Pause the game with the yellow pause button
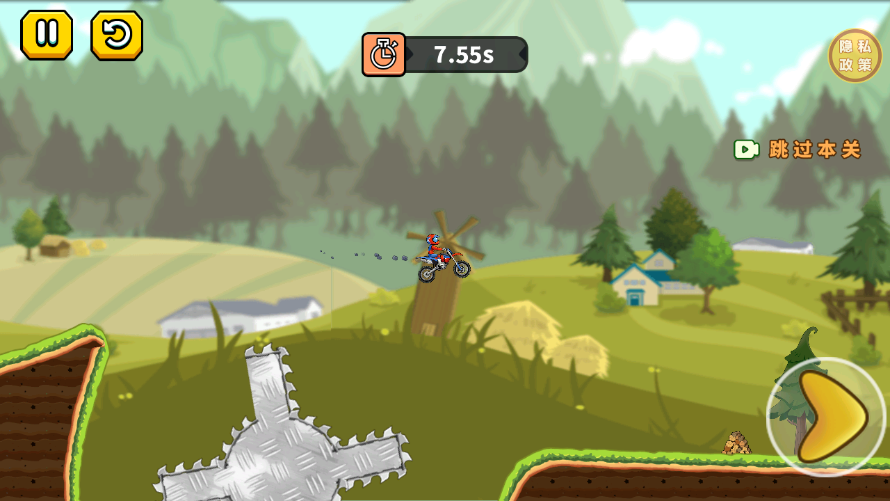This screenshot has width=890, height=501. point(46,35)
